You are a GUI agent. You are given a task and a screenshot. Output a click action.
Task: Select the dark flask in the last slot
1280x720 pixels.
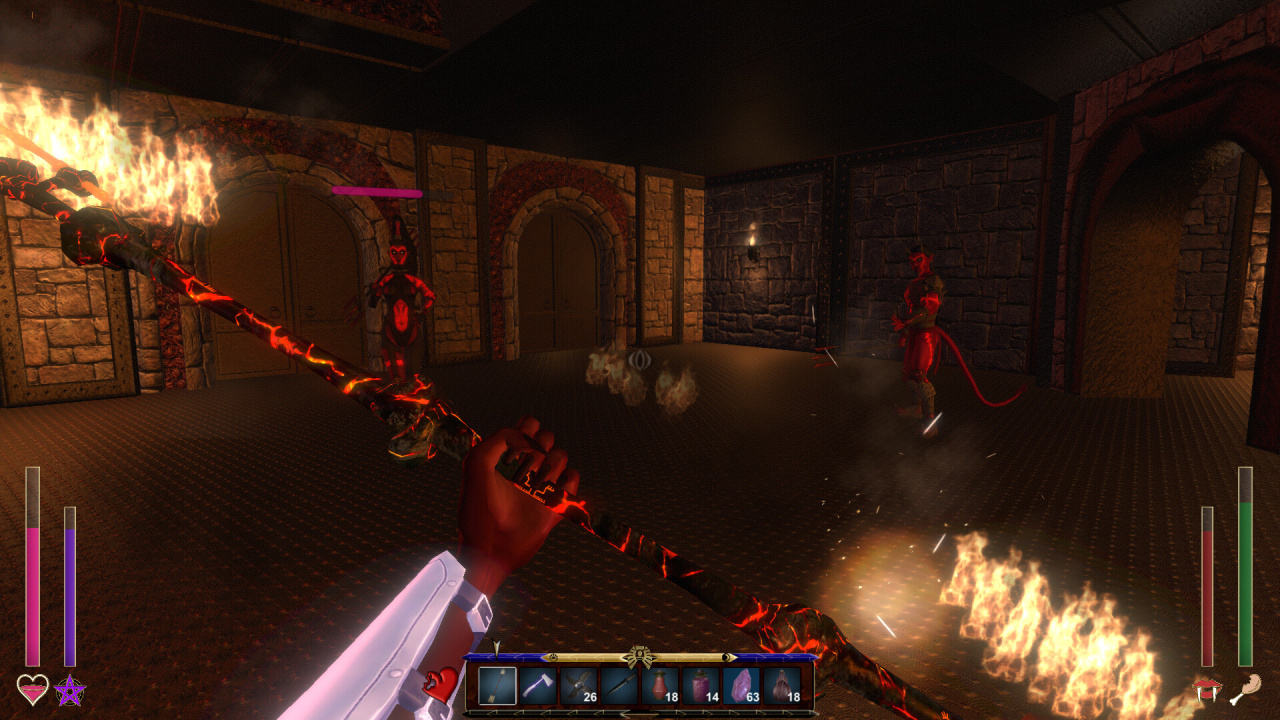pos(783,686)
